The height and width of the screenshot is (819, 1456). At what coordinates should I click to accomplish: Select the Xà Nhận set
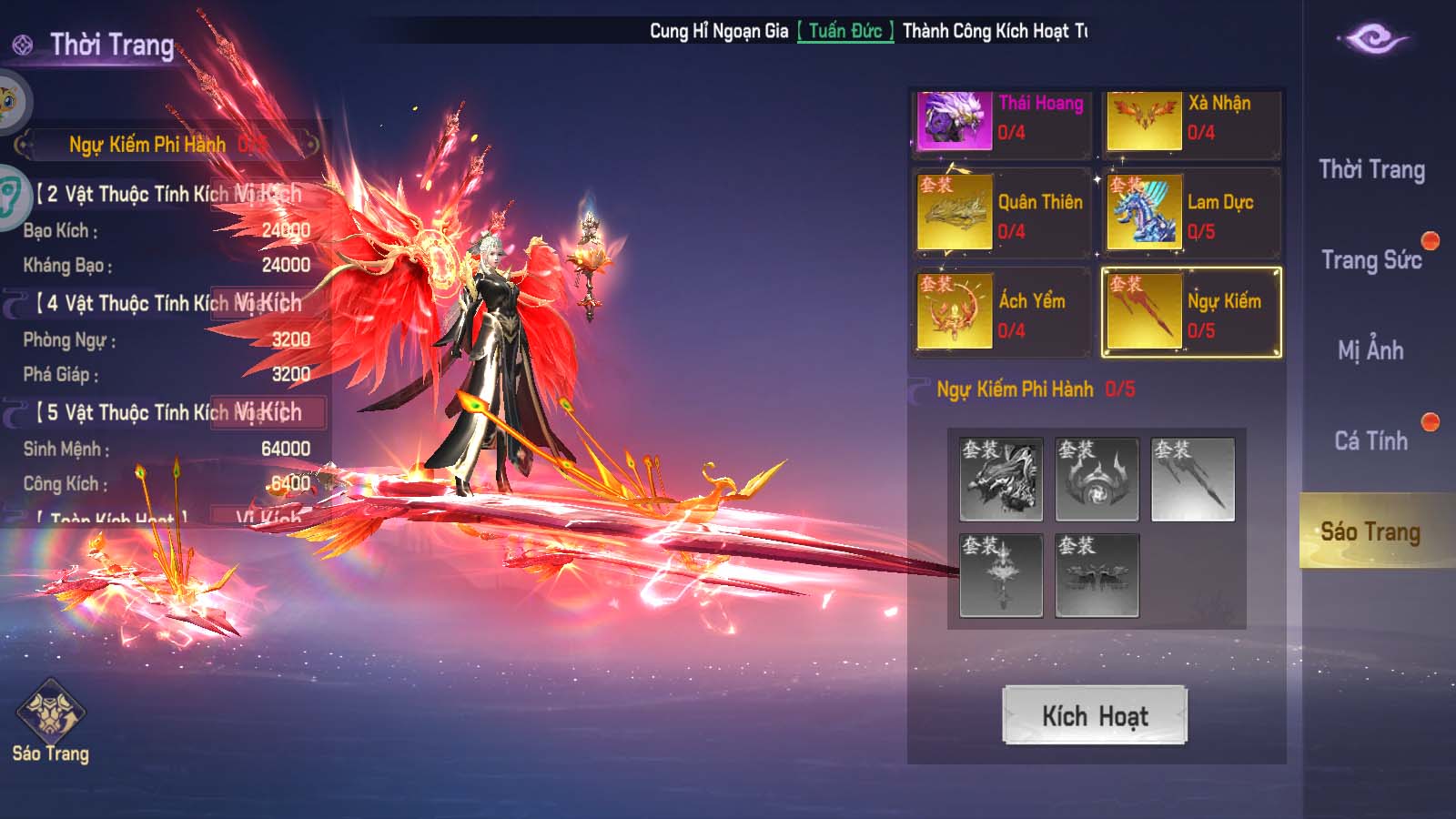pos(1191,120)
